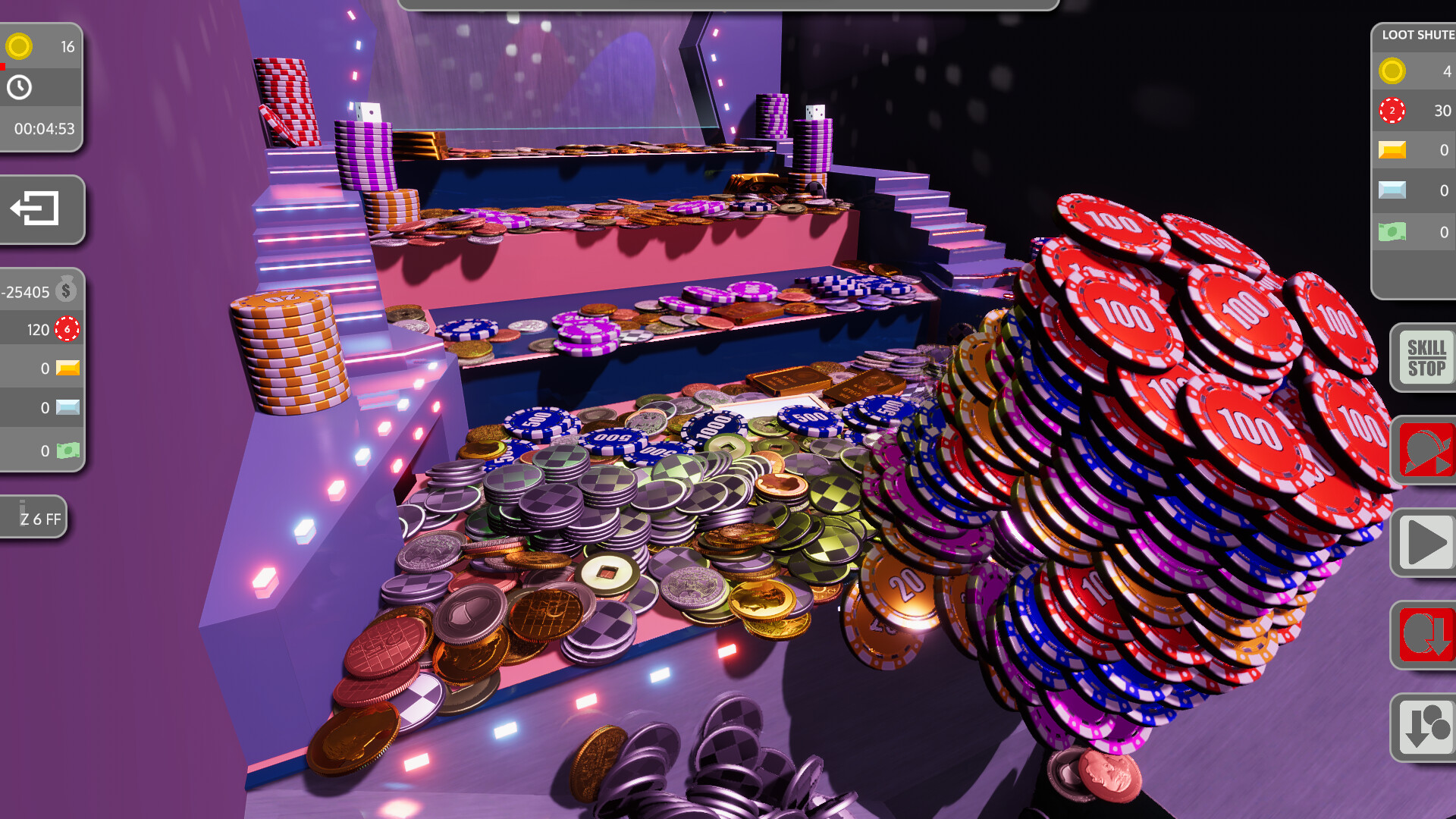The height and width of the screenshot is (819, 1456).
Task: Click the exit arrow icon on the left panel
Action: coord(34,210)
